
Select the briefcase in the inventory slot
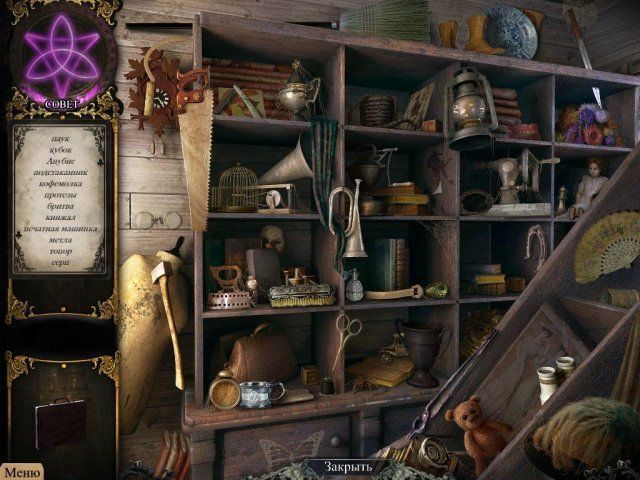(59, 421)
